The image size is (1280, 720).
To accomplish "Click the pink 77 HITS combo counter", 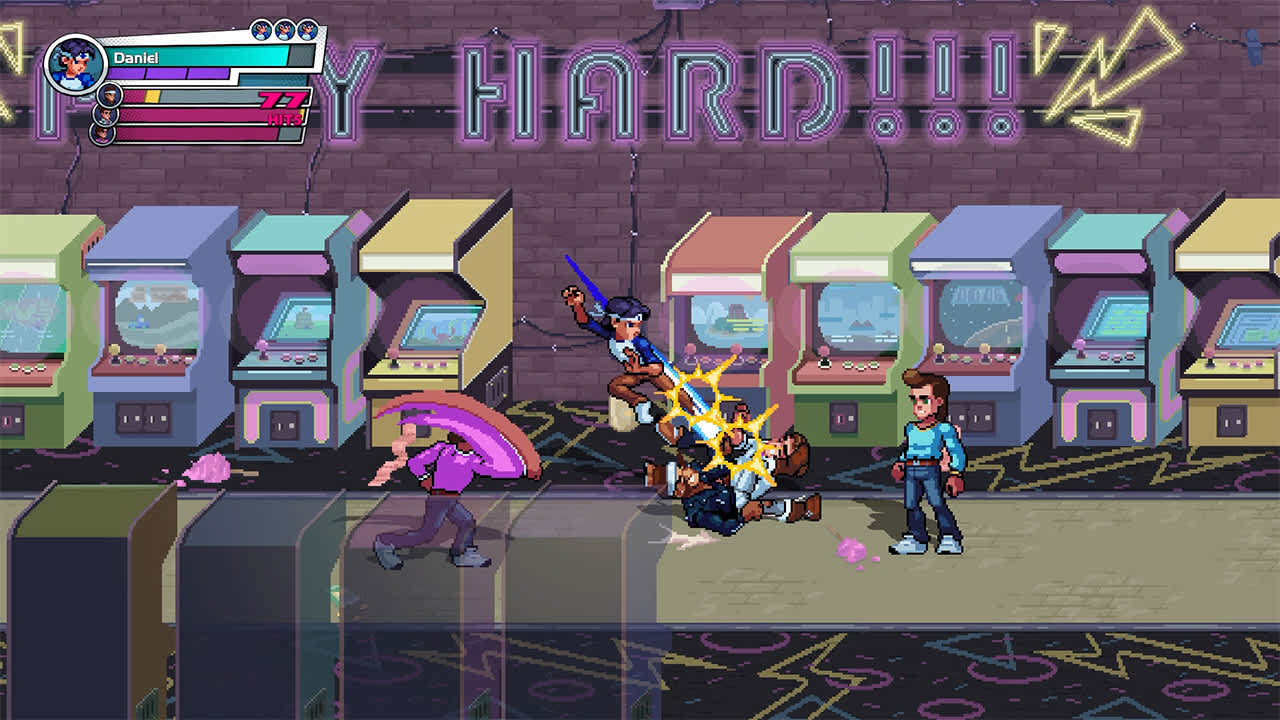I will tap(283, 105).
